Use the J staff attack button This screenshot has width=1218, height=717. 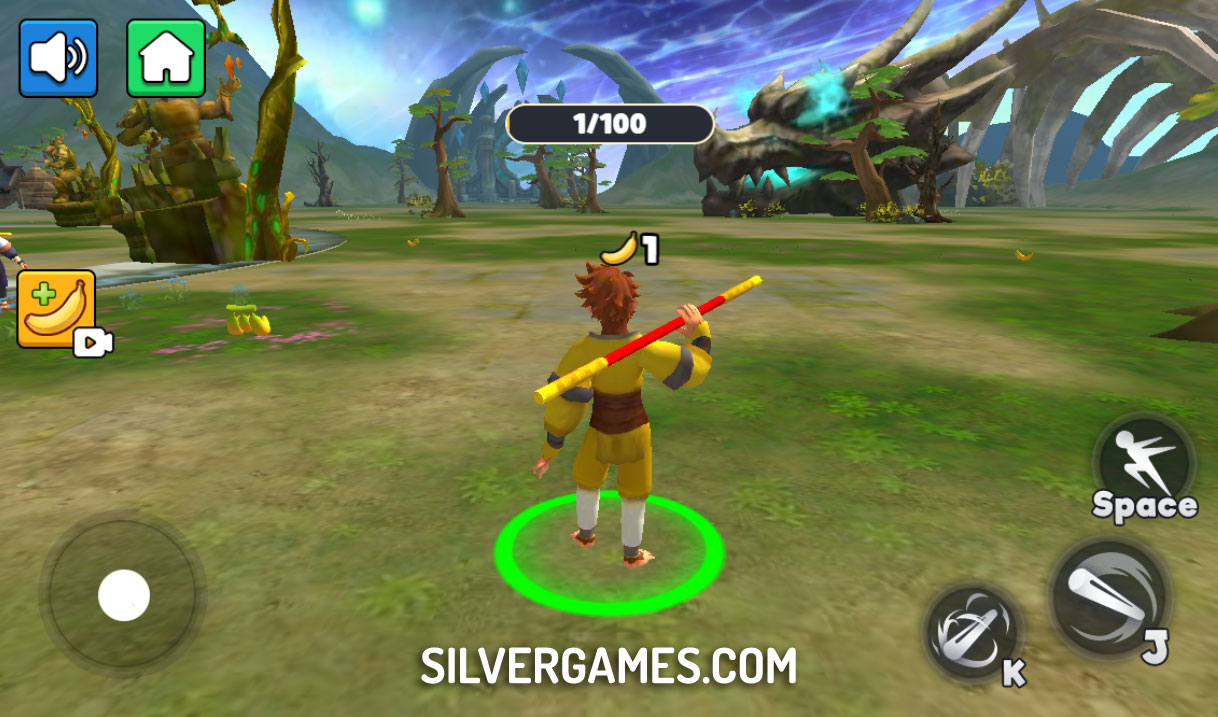click(1109, 598)
